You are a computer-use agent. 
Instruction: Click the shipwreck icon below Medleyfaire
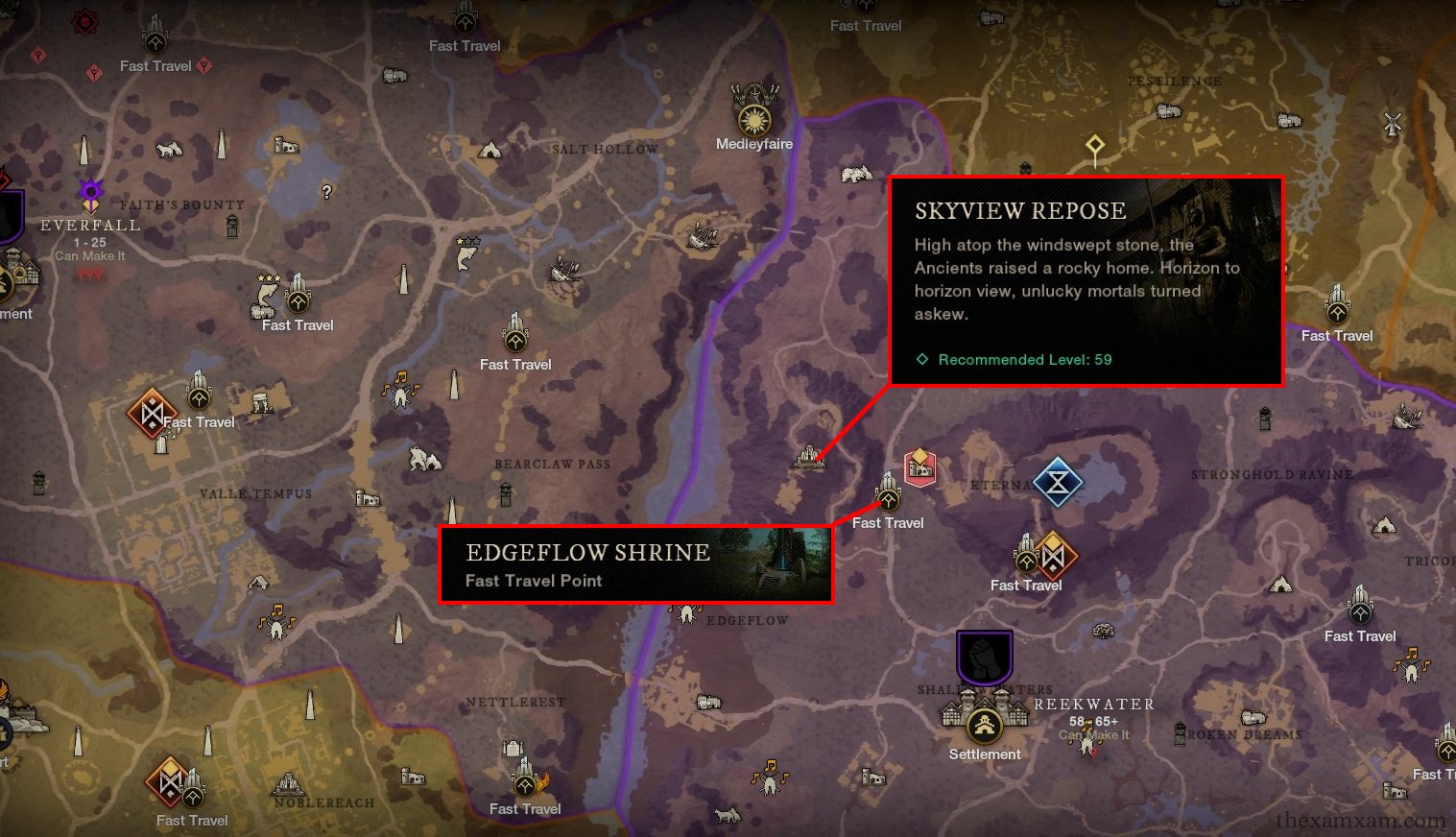[703, 233]
